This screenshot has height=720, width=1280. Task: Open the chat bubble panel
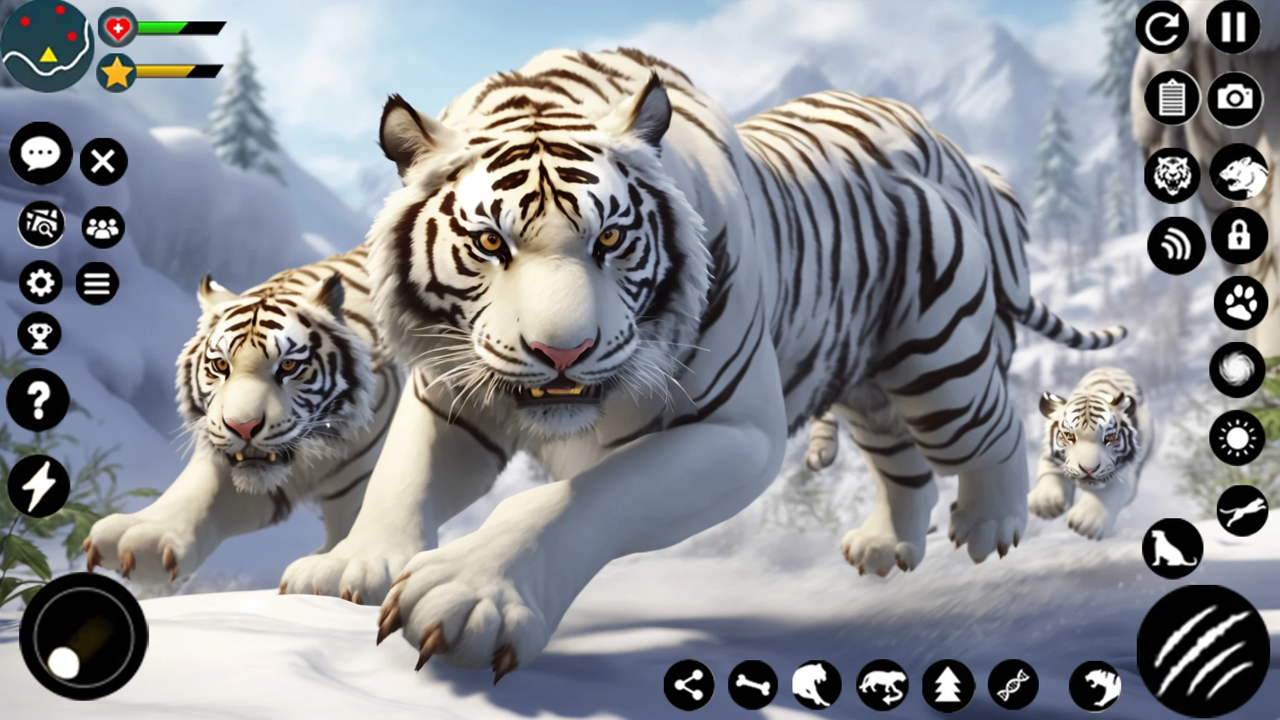click(39, 152)
